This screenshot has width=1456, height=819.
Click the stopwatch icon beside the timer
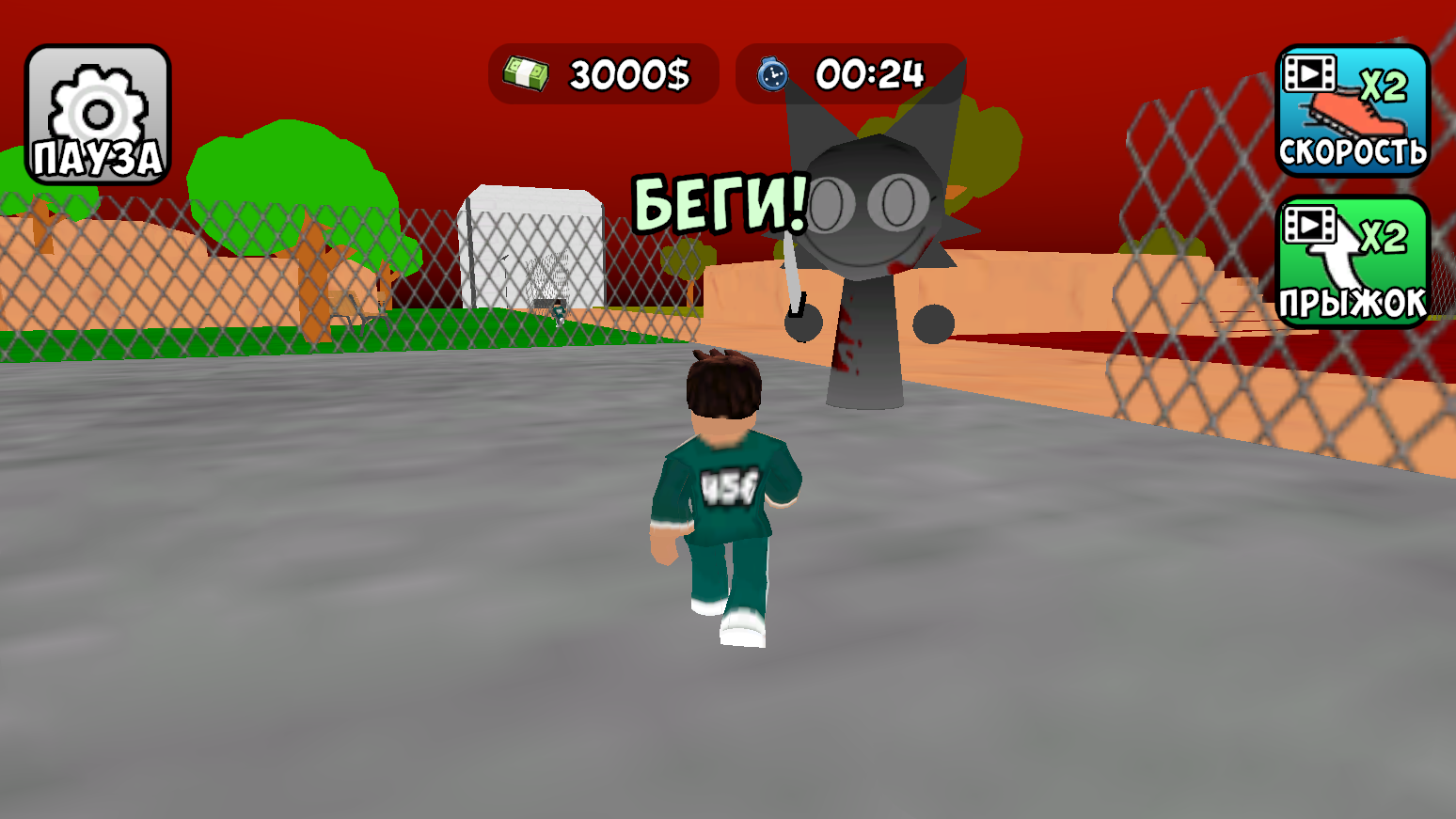(771, 74)
